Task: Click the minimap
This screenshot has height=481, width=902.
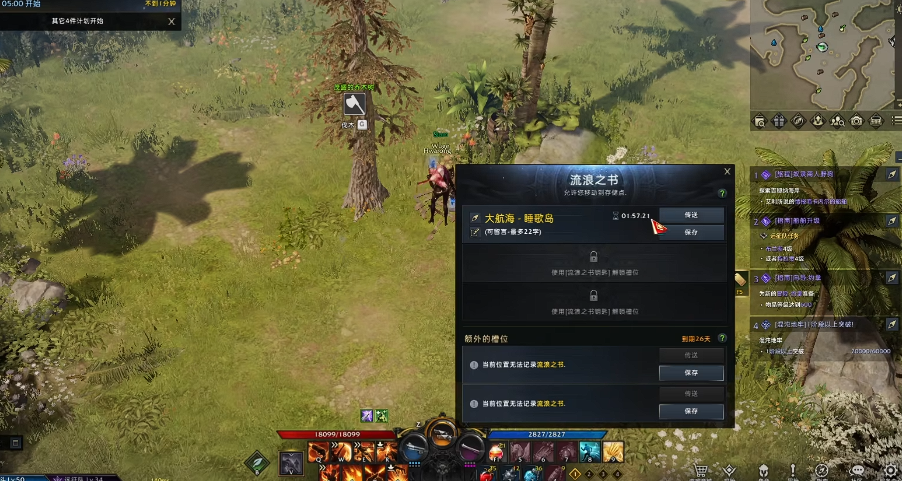Action: pyautogui.click(x=825, y=55)
